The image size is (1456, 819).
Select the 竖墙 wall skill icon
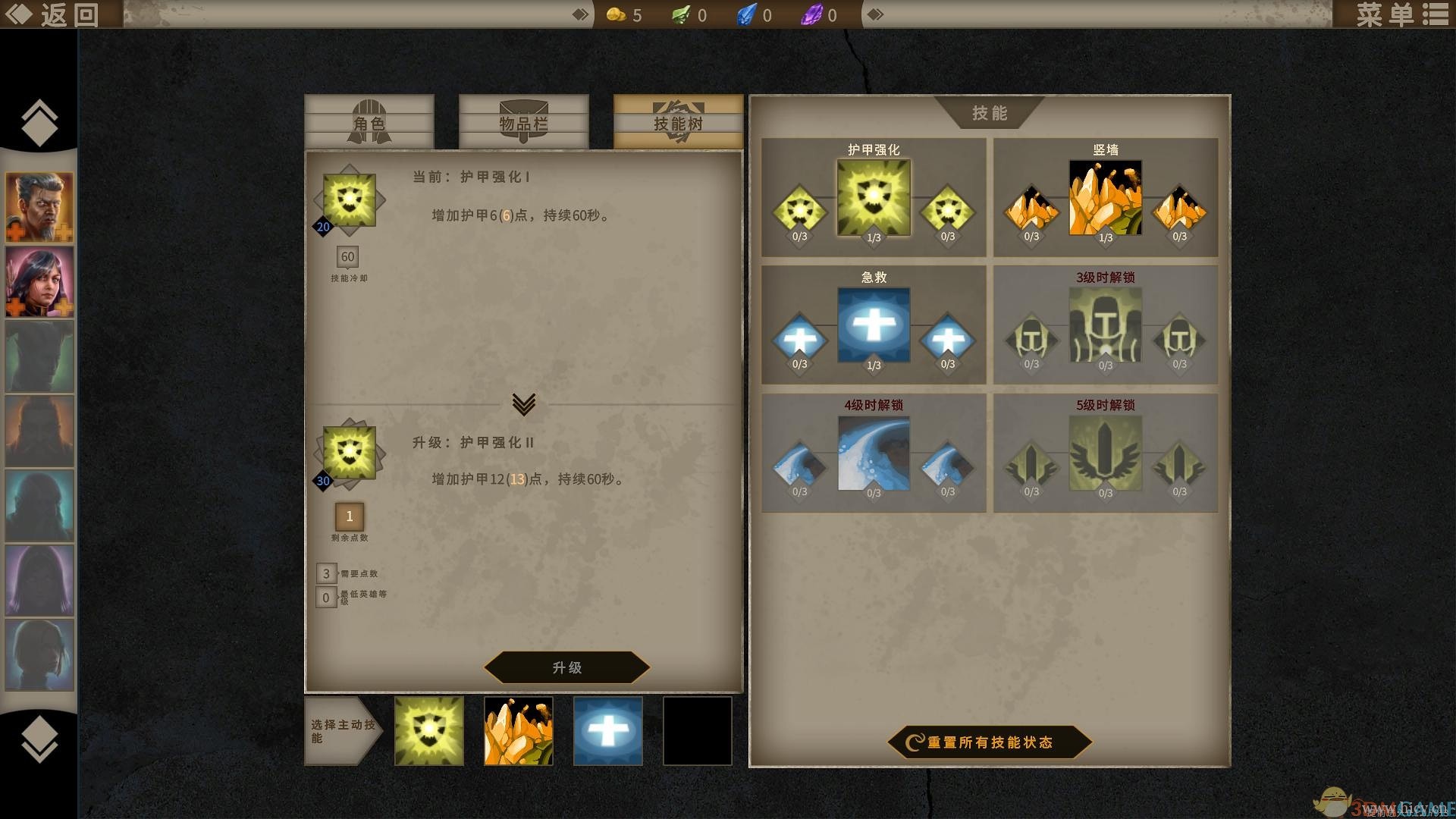coord(1104,196)
